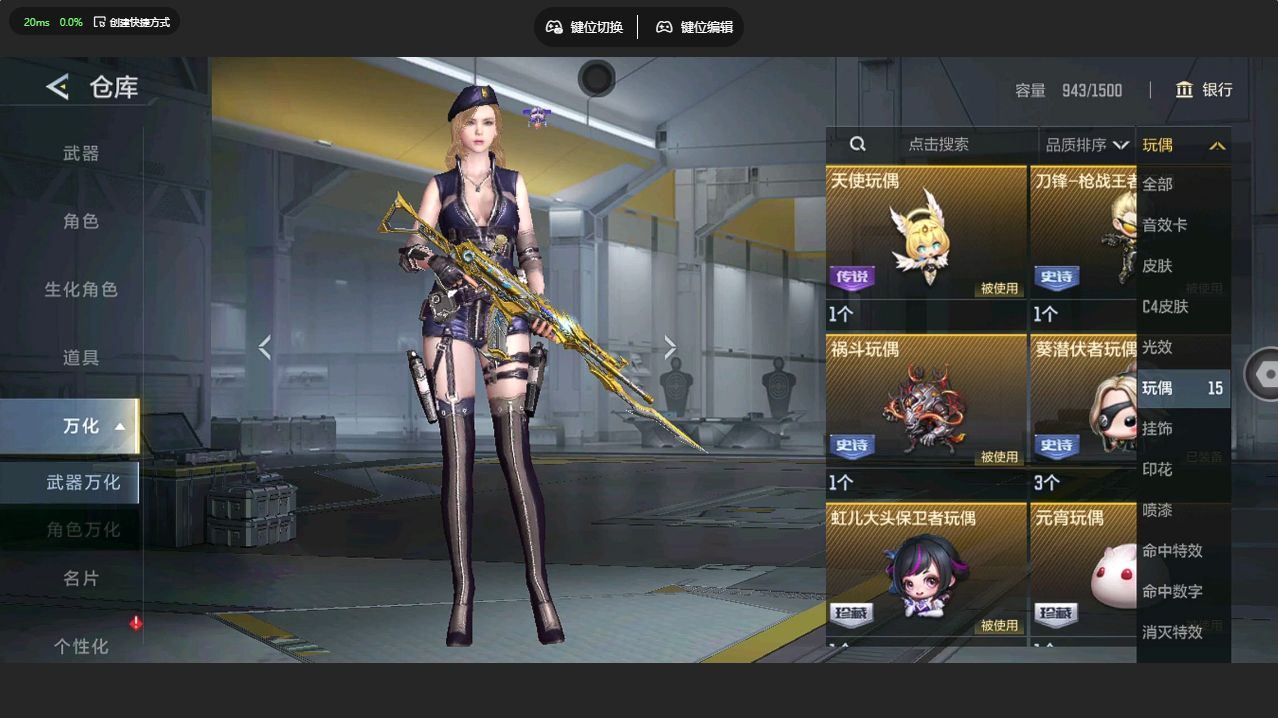The image size is (1278, 718).
Task: Switch to the 个性化 category
Action: coord(81,646)
